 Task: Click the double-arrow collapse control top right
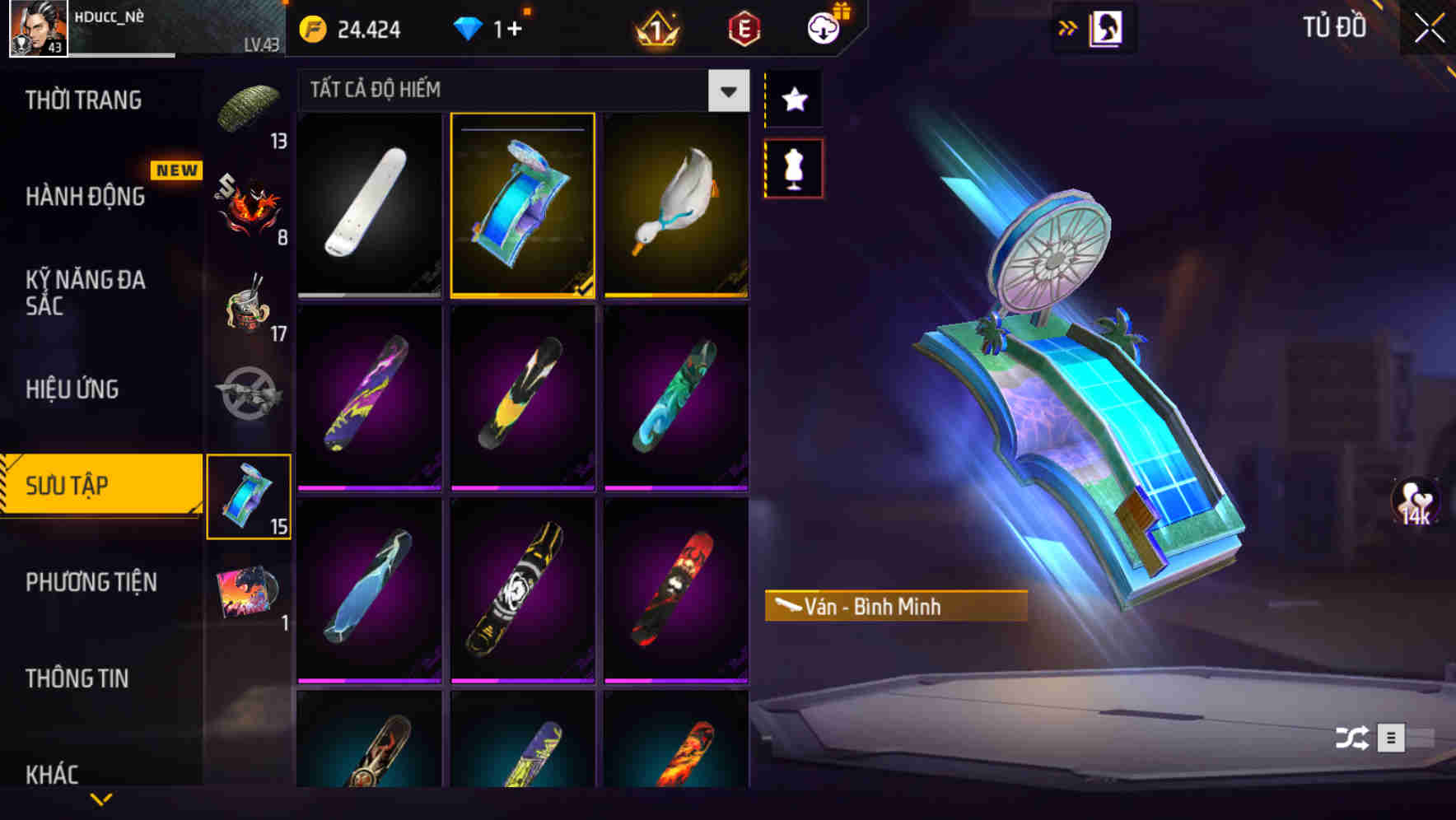(x=1069, y=26)
